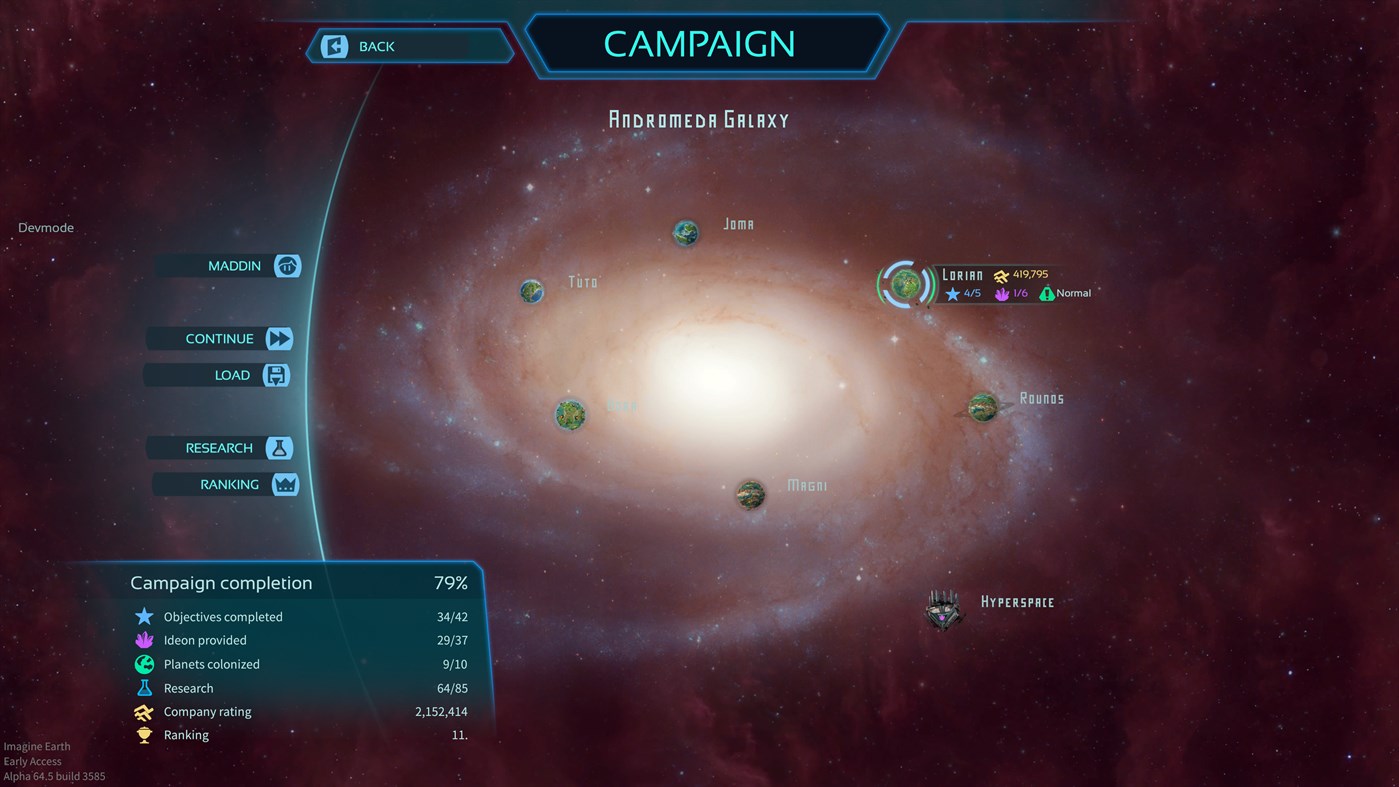This screenshot has width=1399, height=787.
Task: Click the Objectives completed star icon
Action: 143,616
